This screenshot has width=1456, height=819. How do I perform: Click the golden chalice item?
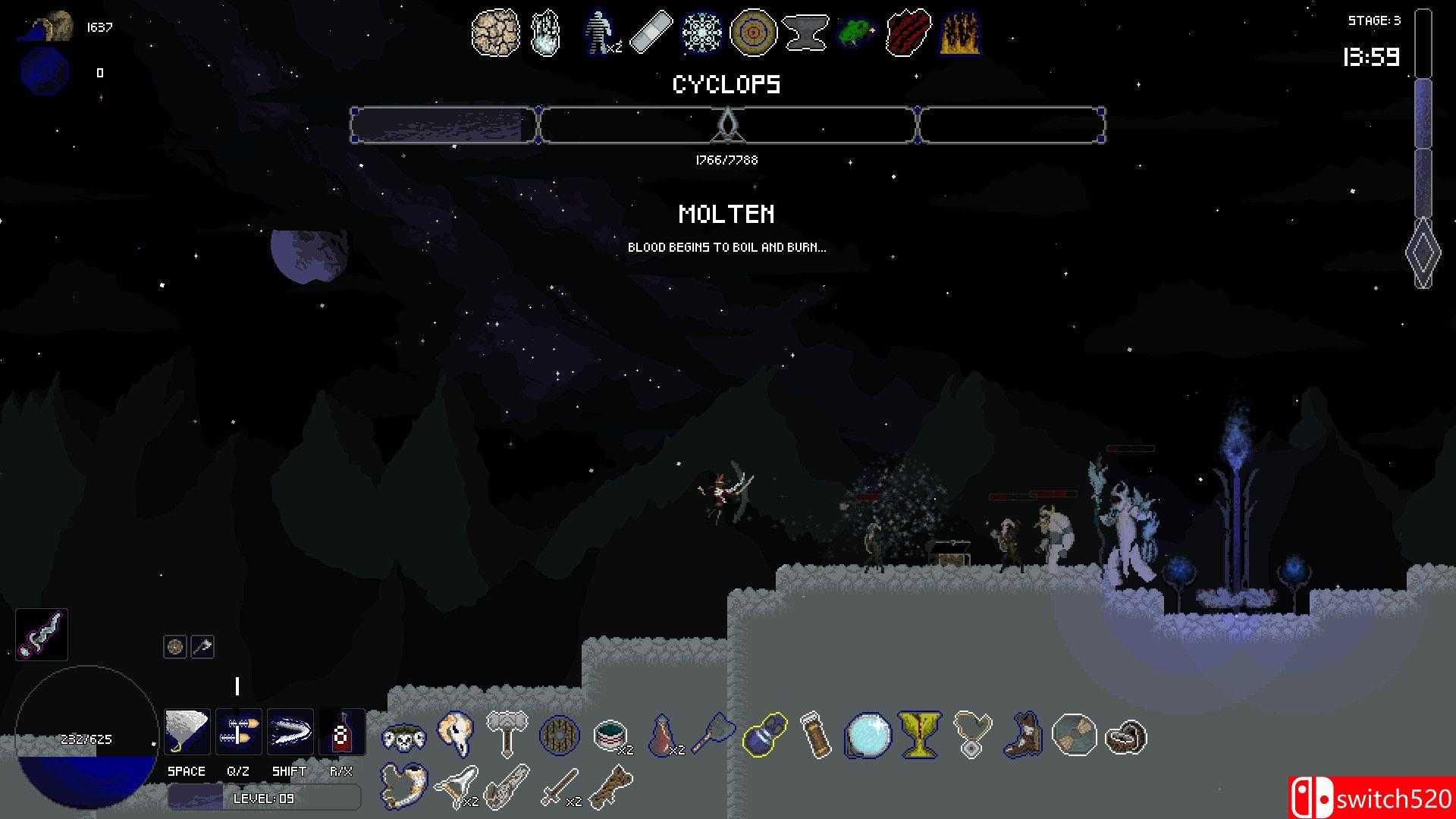(919, 733)
